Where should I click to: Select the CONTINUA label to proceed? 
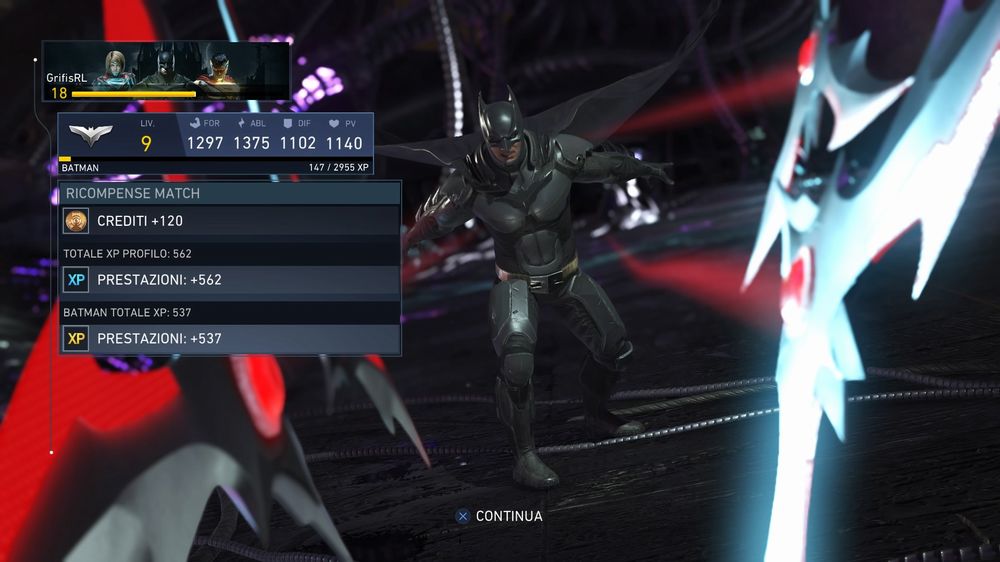pyautogui.click(x=509, y=516)
